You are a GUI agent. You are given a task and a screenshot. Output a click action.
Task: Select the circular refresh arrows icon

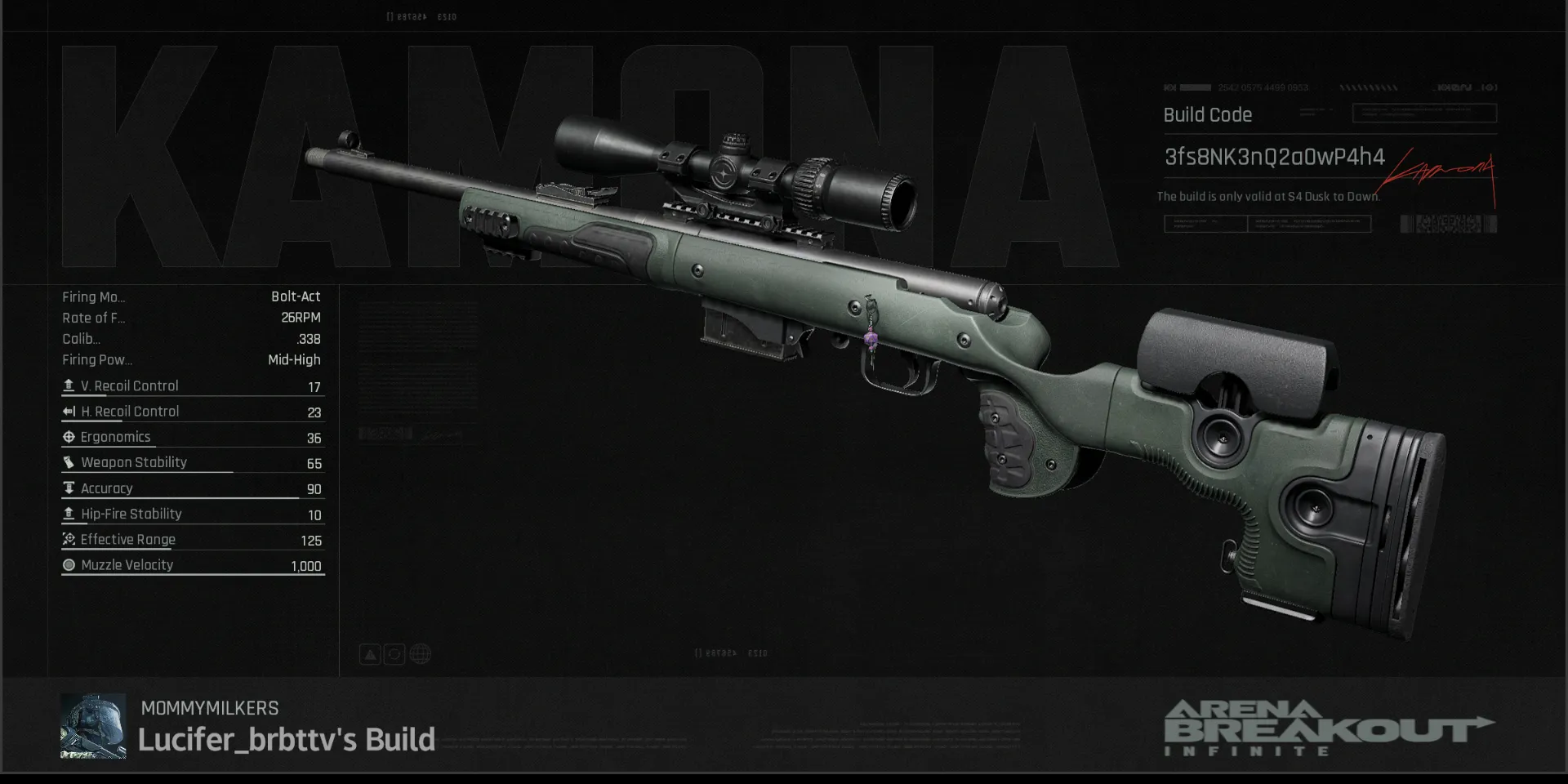point(394,654)
